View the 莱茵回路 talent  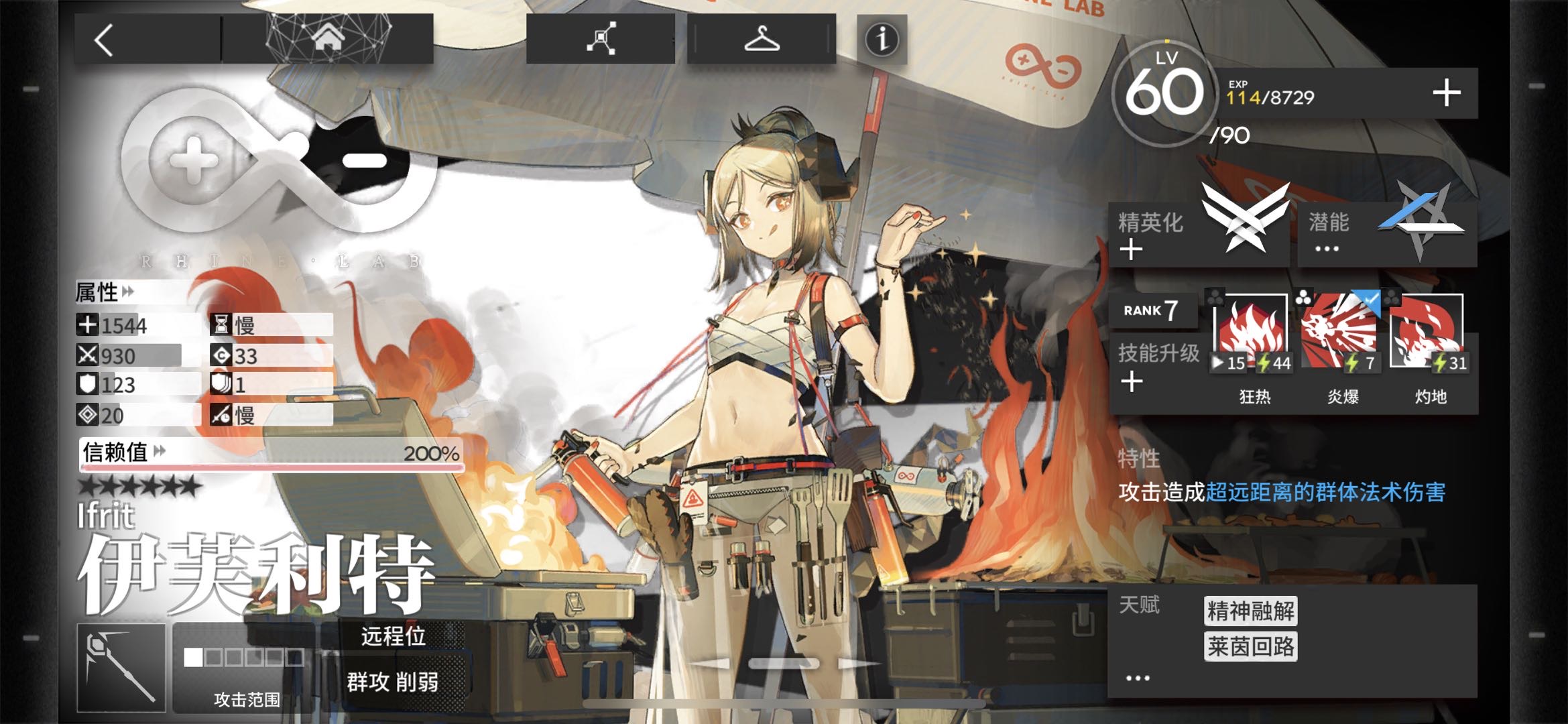click(x=1250, y=647)
